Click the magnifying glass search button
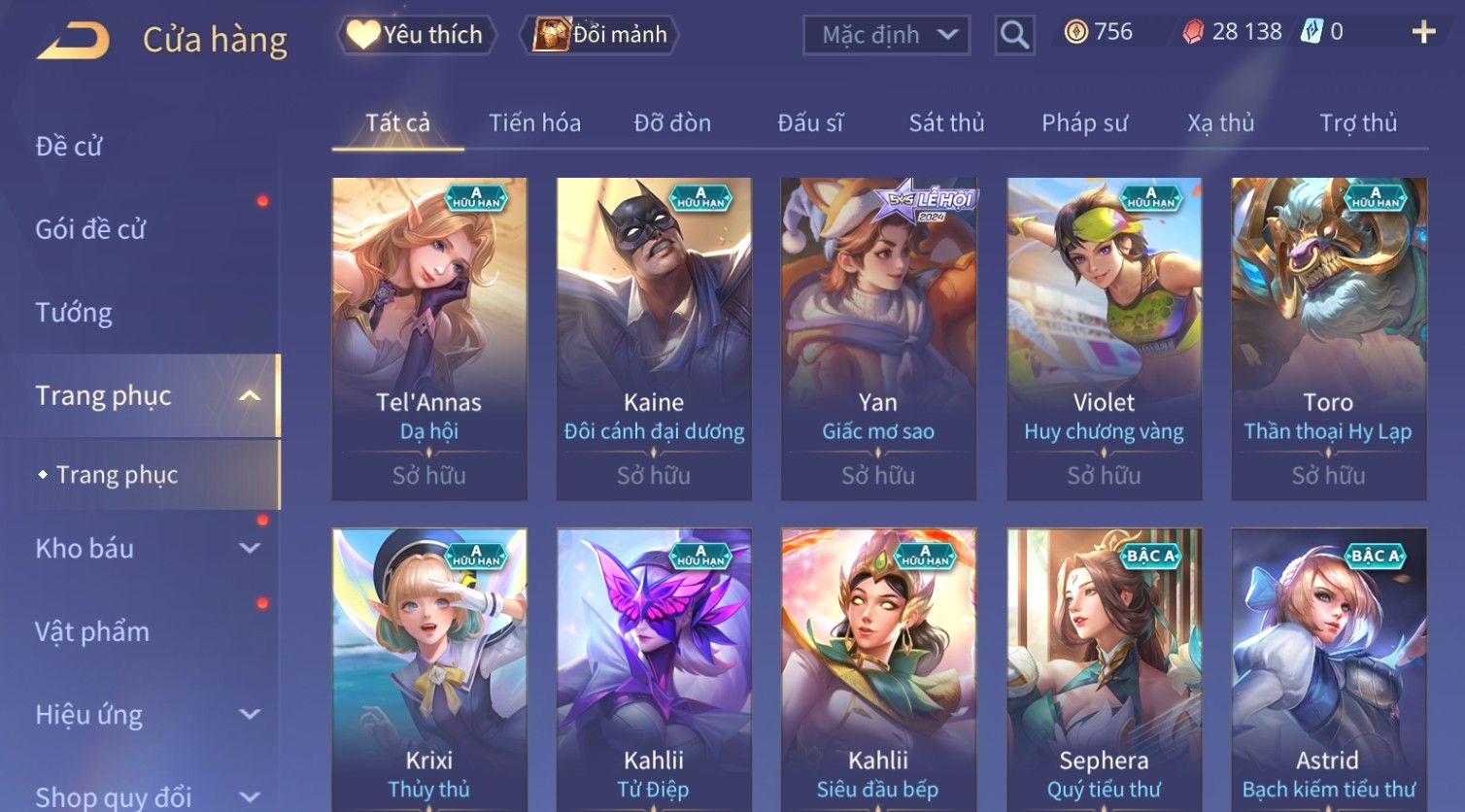 (x=1014, y=35)
